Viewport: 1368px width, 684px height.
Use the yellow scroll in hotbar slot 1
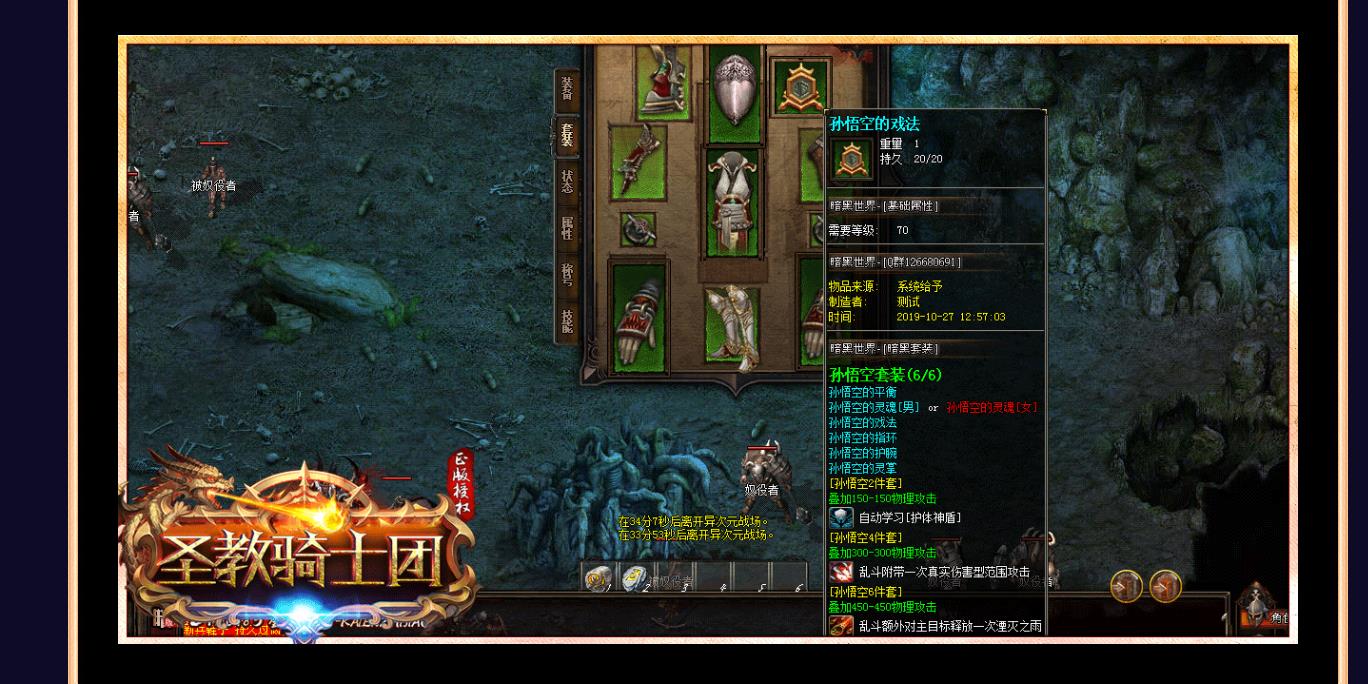coord(599,578)
